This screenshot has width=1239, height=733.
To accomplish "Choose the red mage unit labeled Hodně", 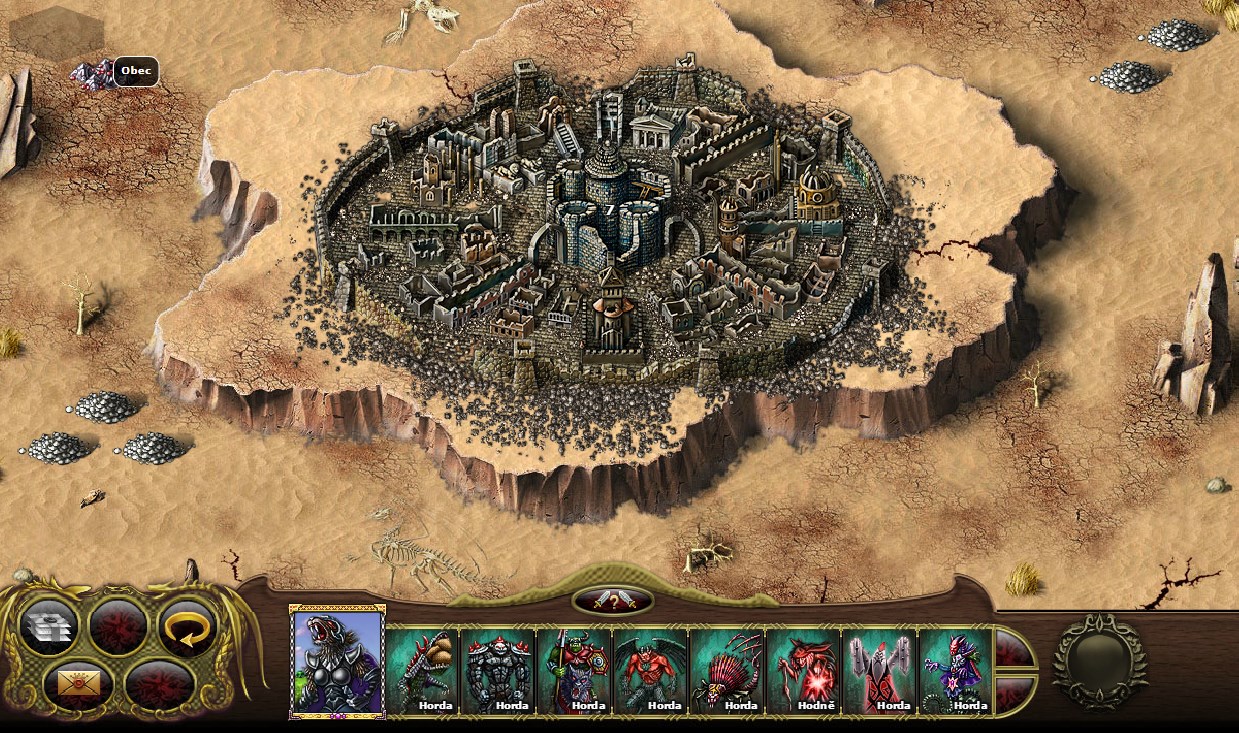I will tap(804, 670).
